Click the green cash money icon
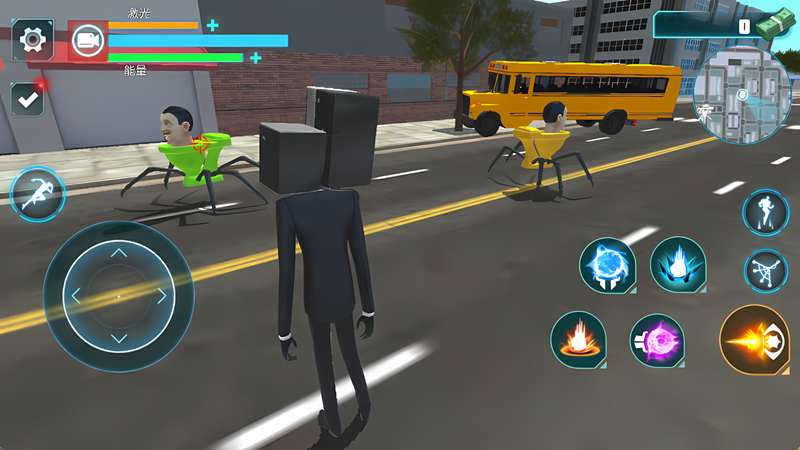 (x=774, y=24)
